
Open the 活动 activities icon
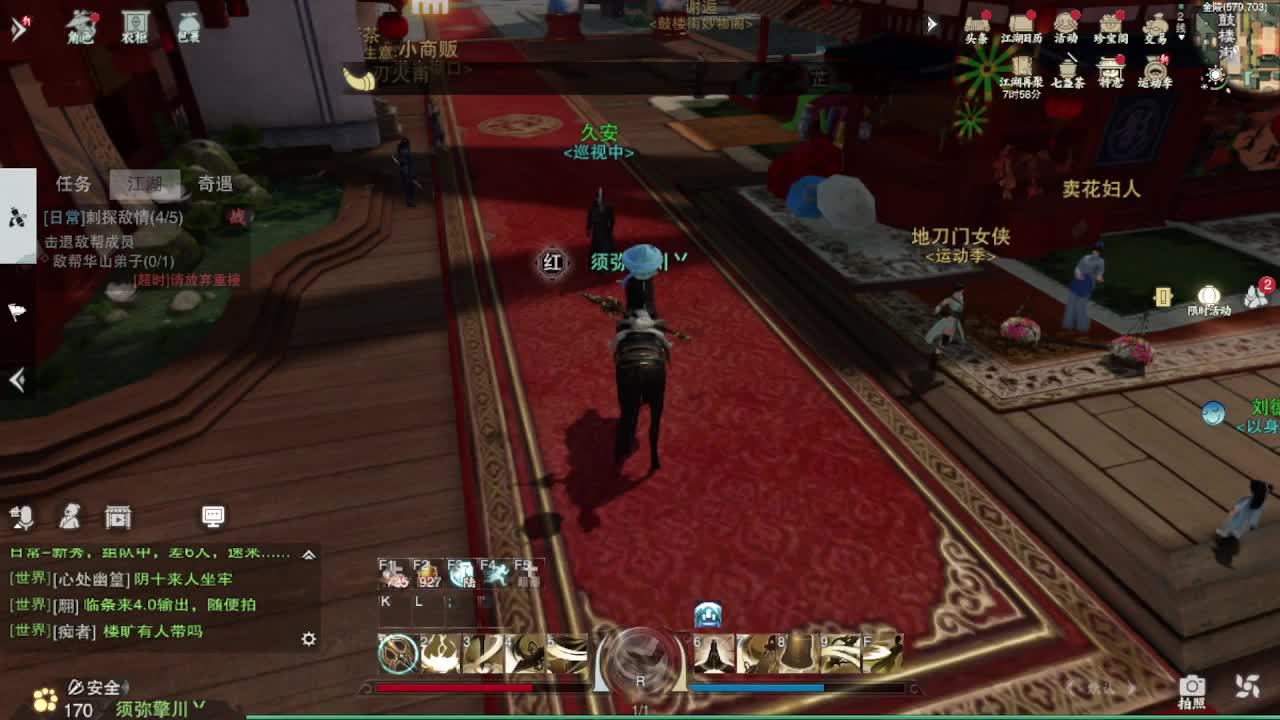click(1066, 22)
